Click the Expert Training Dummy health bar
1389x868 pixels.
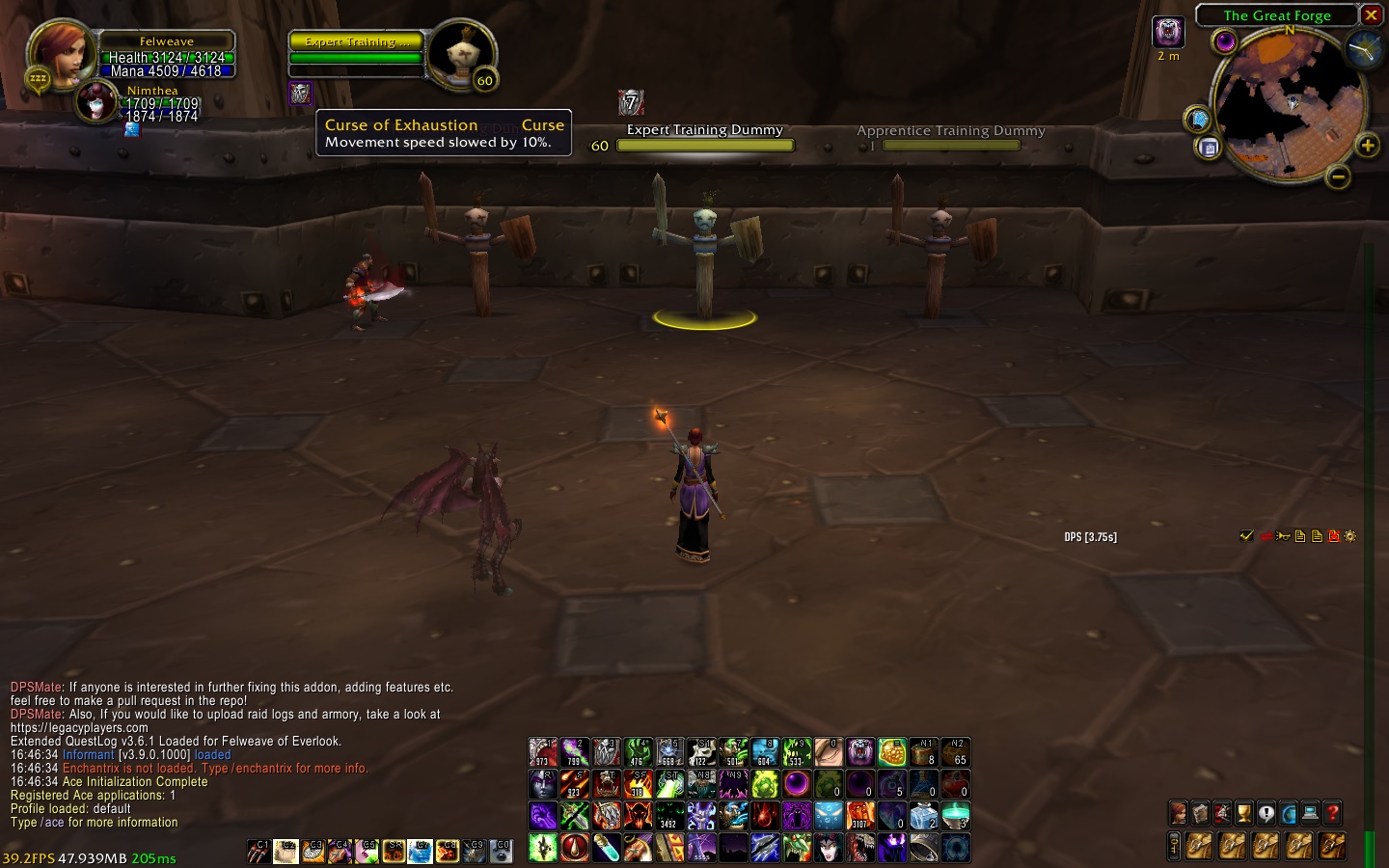[x=706, y=146]
